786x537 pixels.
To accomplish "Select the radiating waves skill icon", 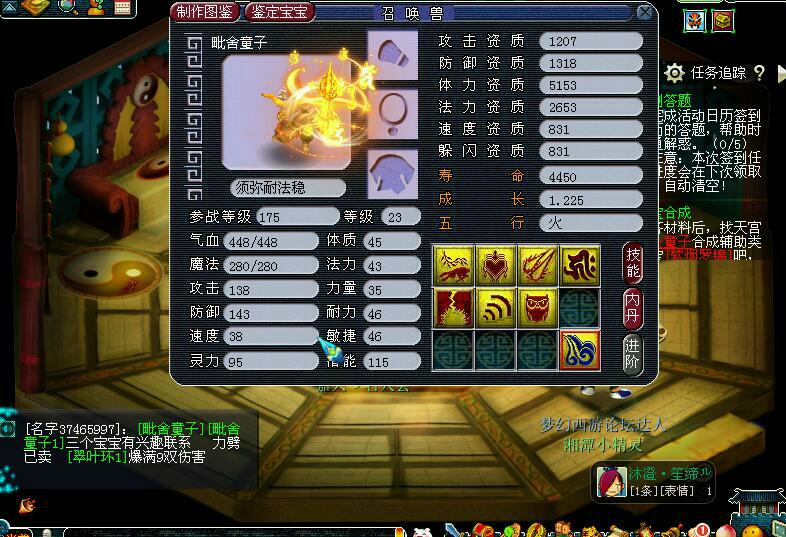I will (496, 309).
